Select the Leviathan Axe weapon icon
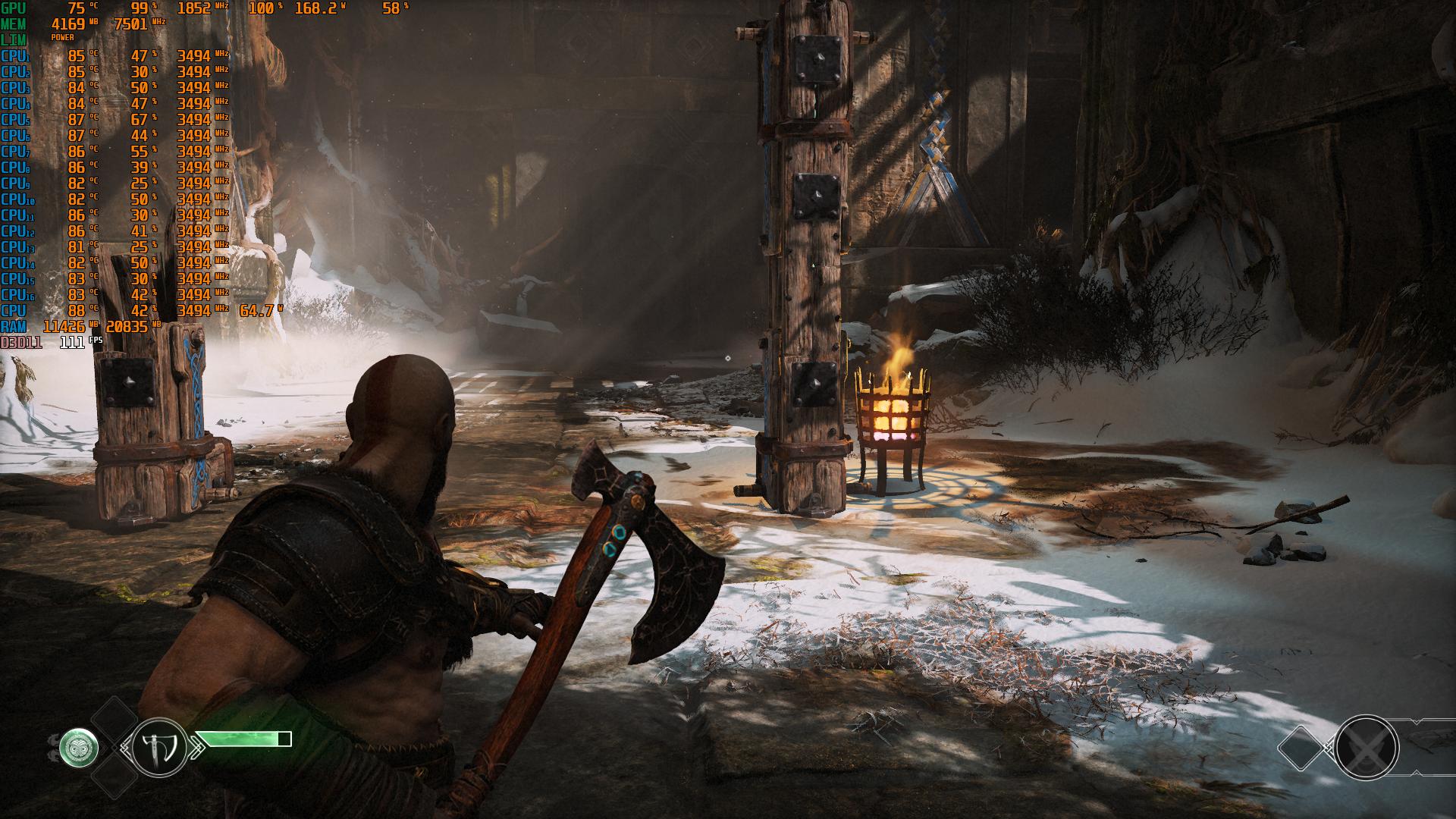 tap(159, 747)
